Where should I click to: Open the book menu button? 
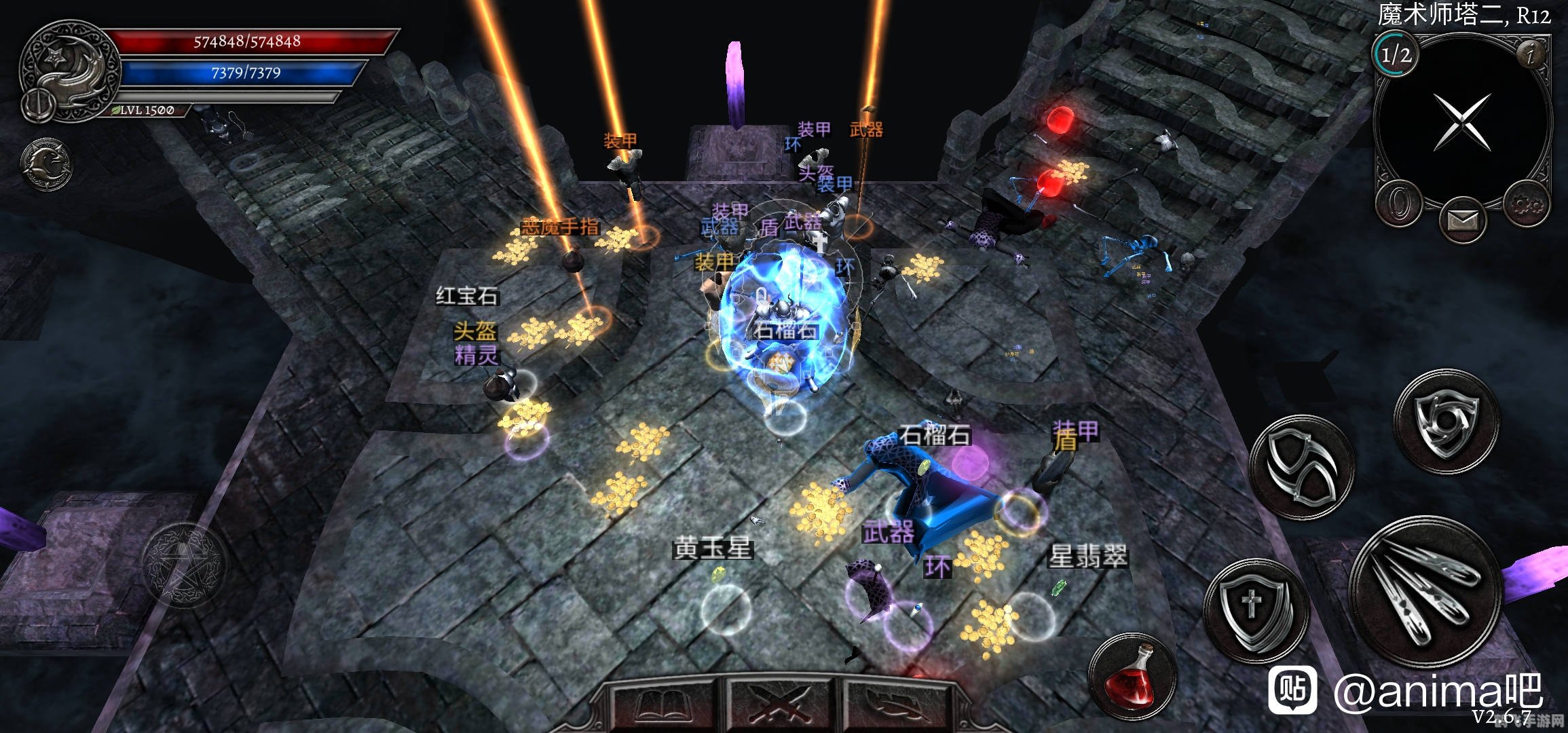point(663,706)
